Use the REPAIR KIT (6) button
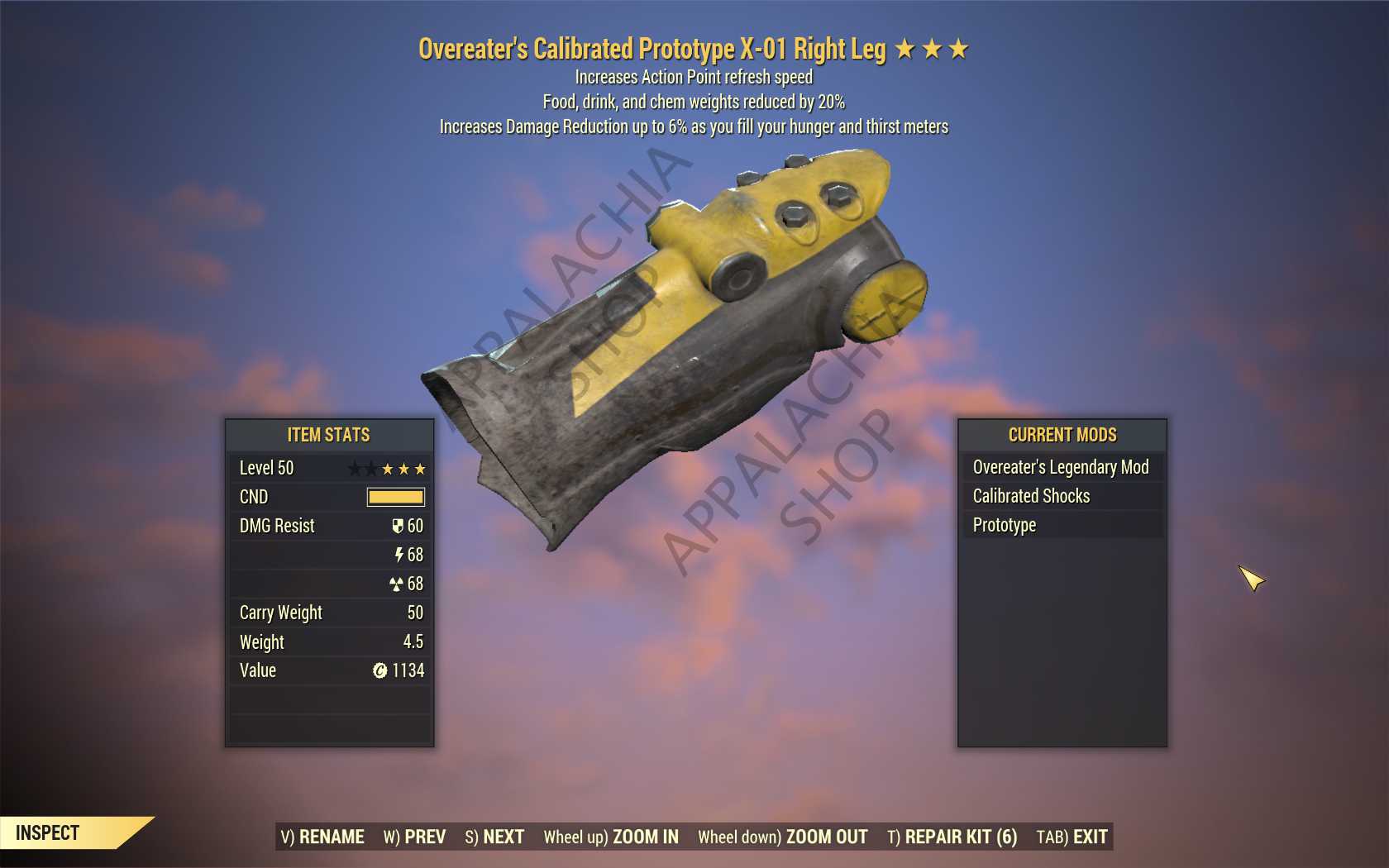The width and height of the screenshot is (1389, 868). [952, 837]
